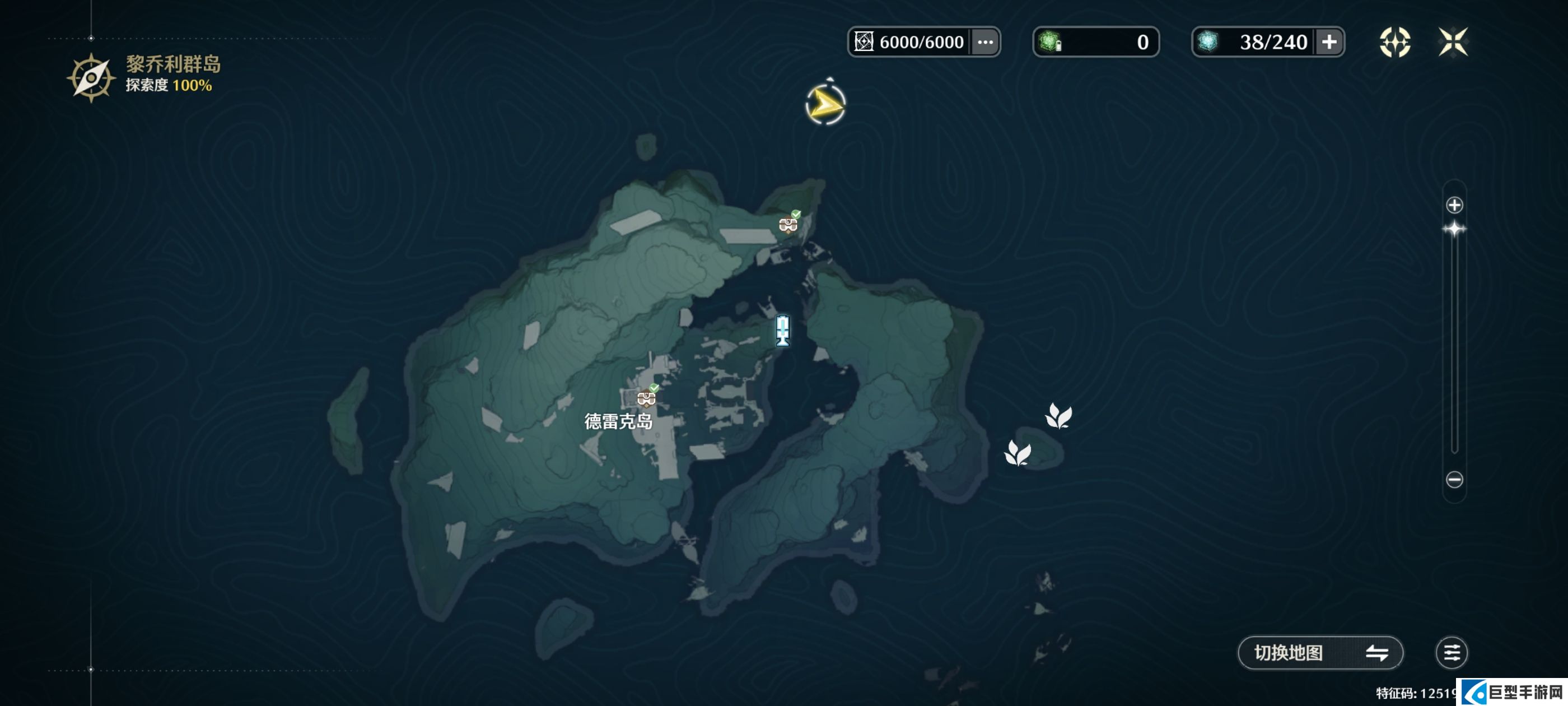Click the star handle on the zoom slider
The height and width of the screenshot is (706, 1568).
[x=1454, y=230]
